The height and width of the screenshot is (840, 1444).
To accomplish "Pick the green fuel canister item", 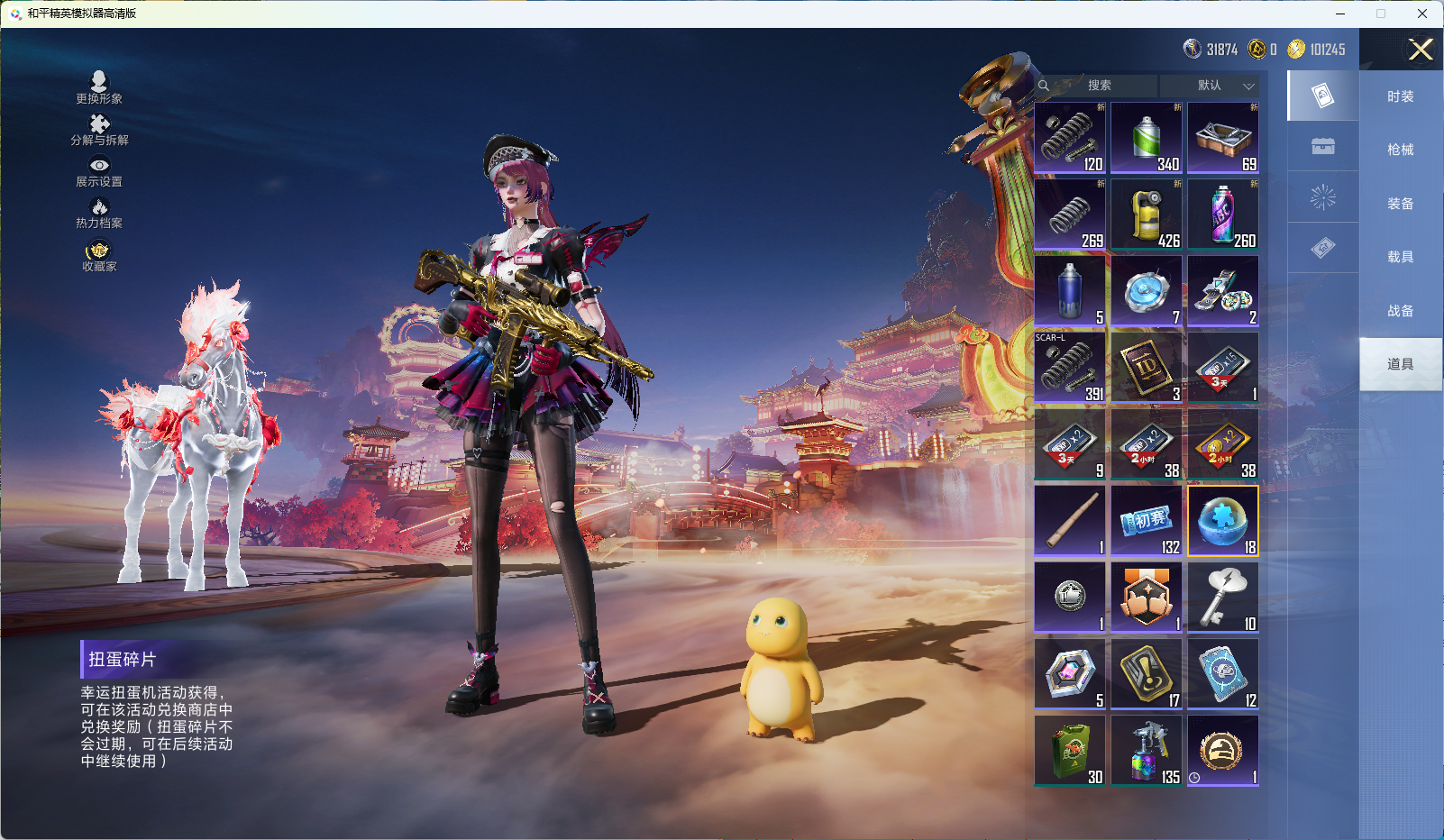I will (x=1070, y=751).
